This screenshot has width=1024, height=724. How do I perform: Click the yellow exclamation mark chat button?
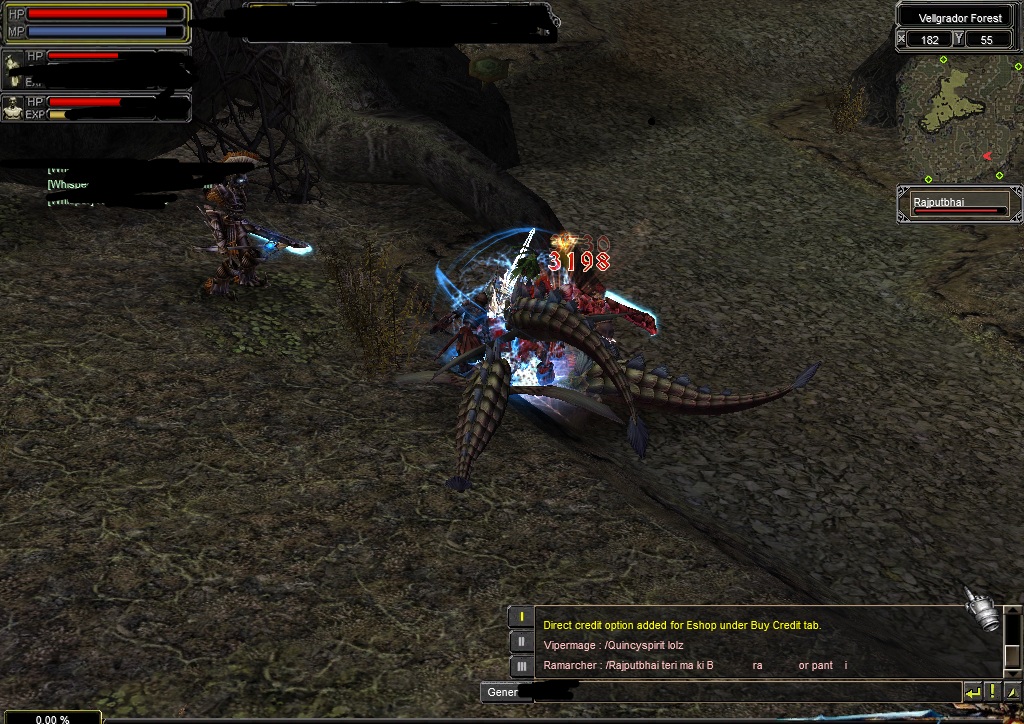pyautogui.click(x=991, y=691)
